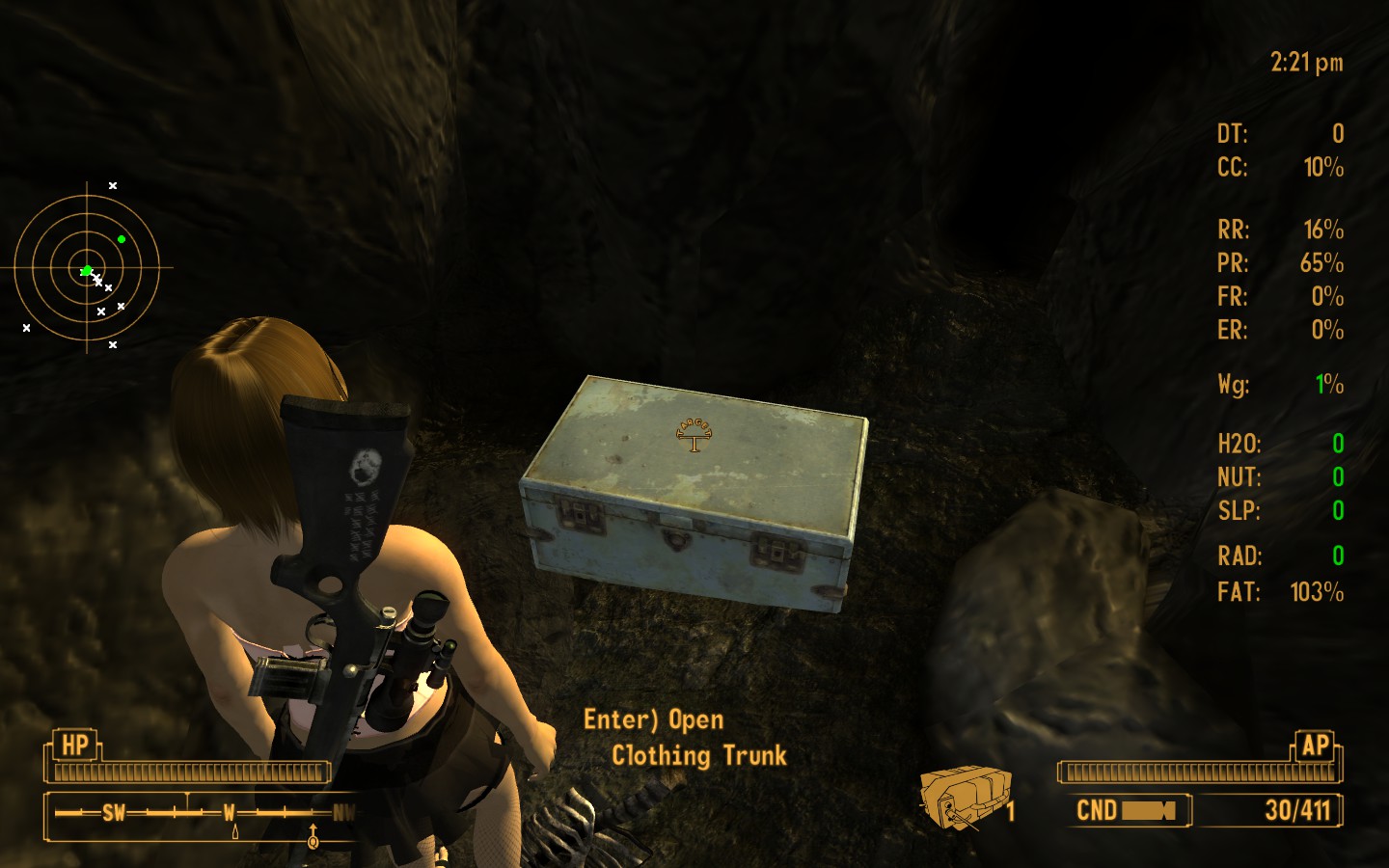Viewport: 1389px width, 868px height.
Task: Select the compass direction strip
Action: (201, 813)
